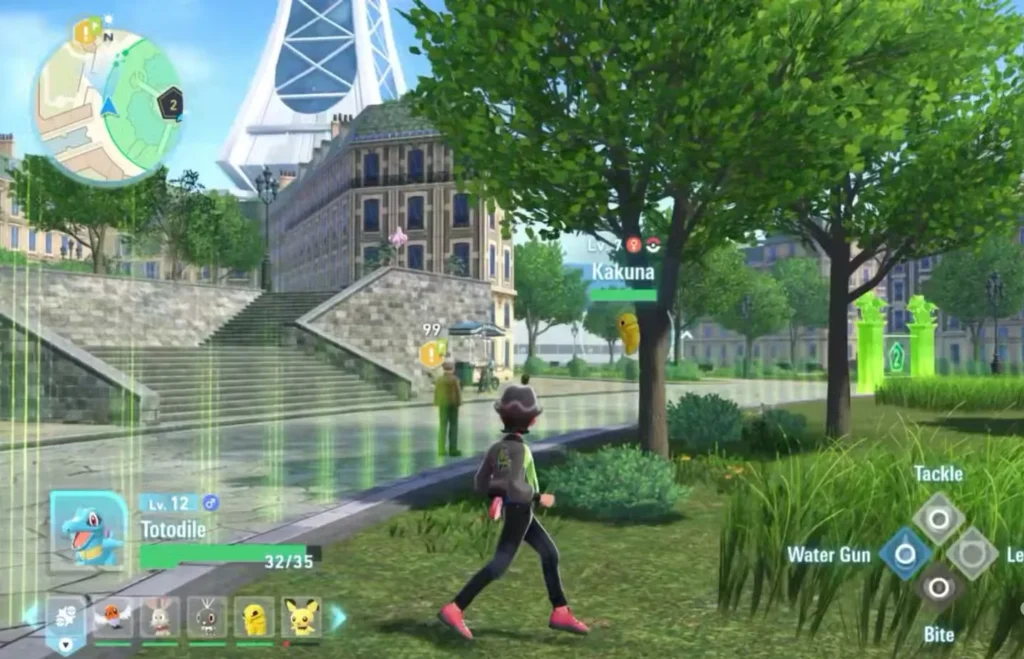Select Scatterbug in the party bar
This screenshot has height=659, width=1024.
pos(207,617)
